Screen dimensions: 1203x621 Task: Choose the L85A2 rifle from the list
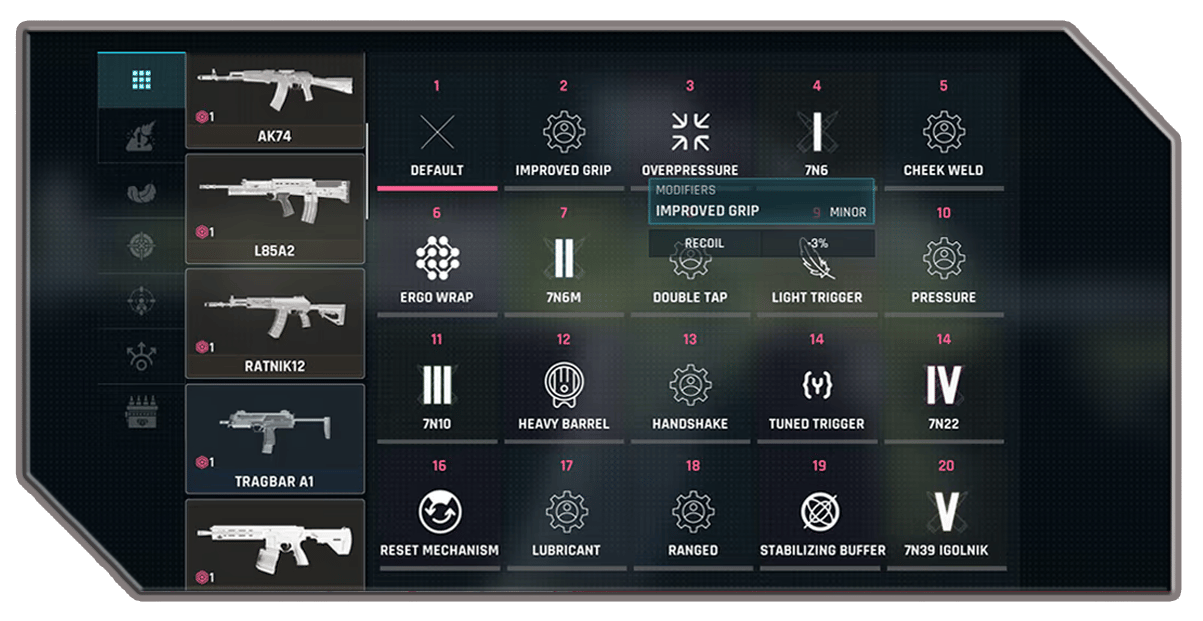pos(275,207)
